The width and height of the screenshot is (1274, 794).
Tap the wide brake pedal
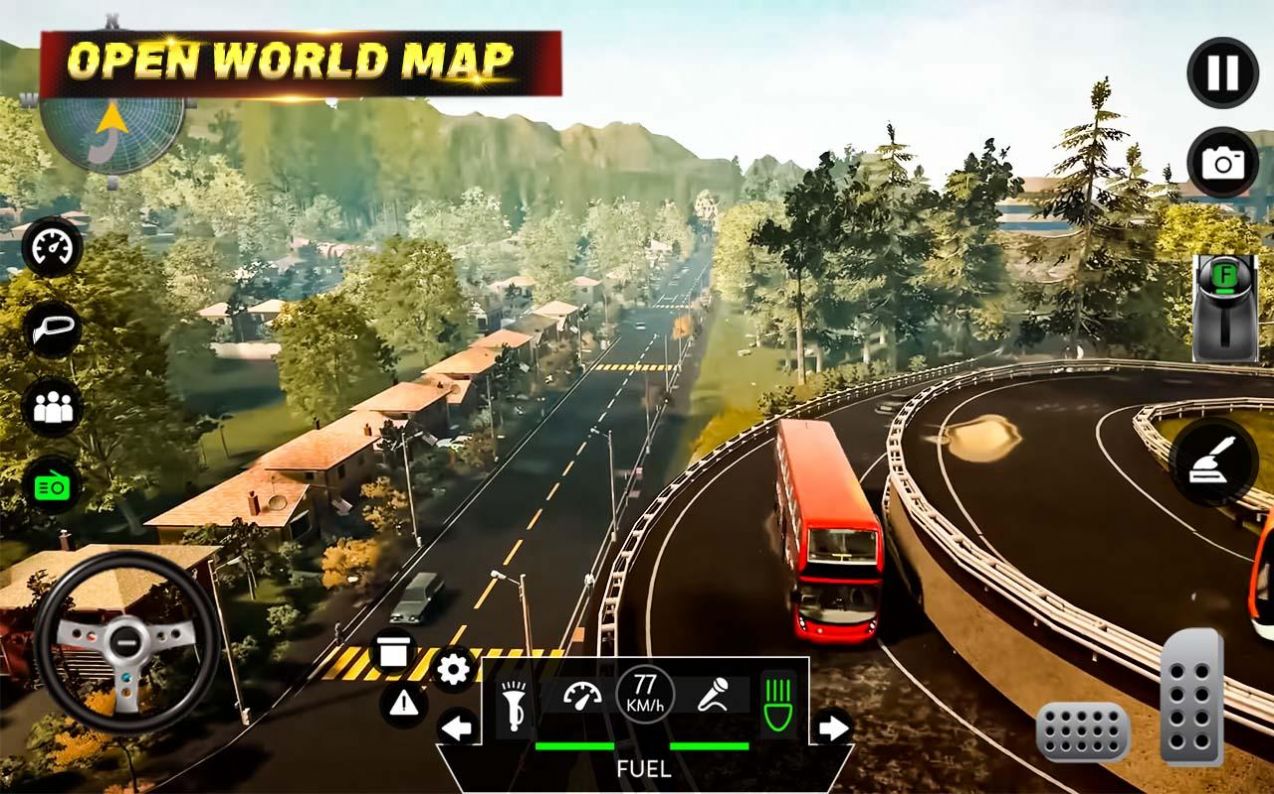tap(1082, 732)
